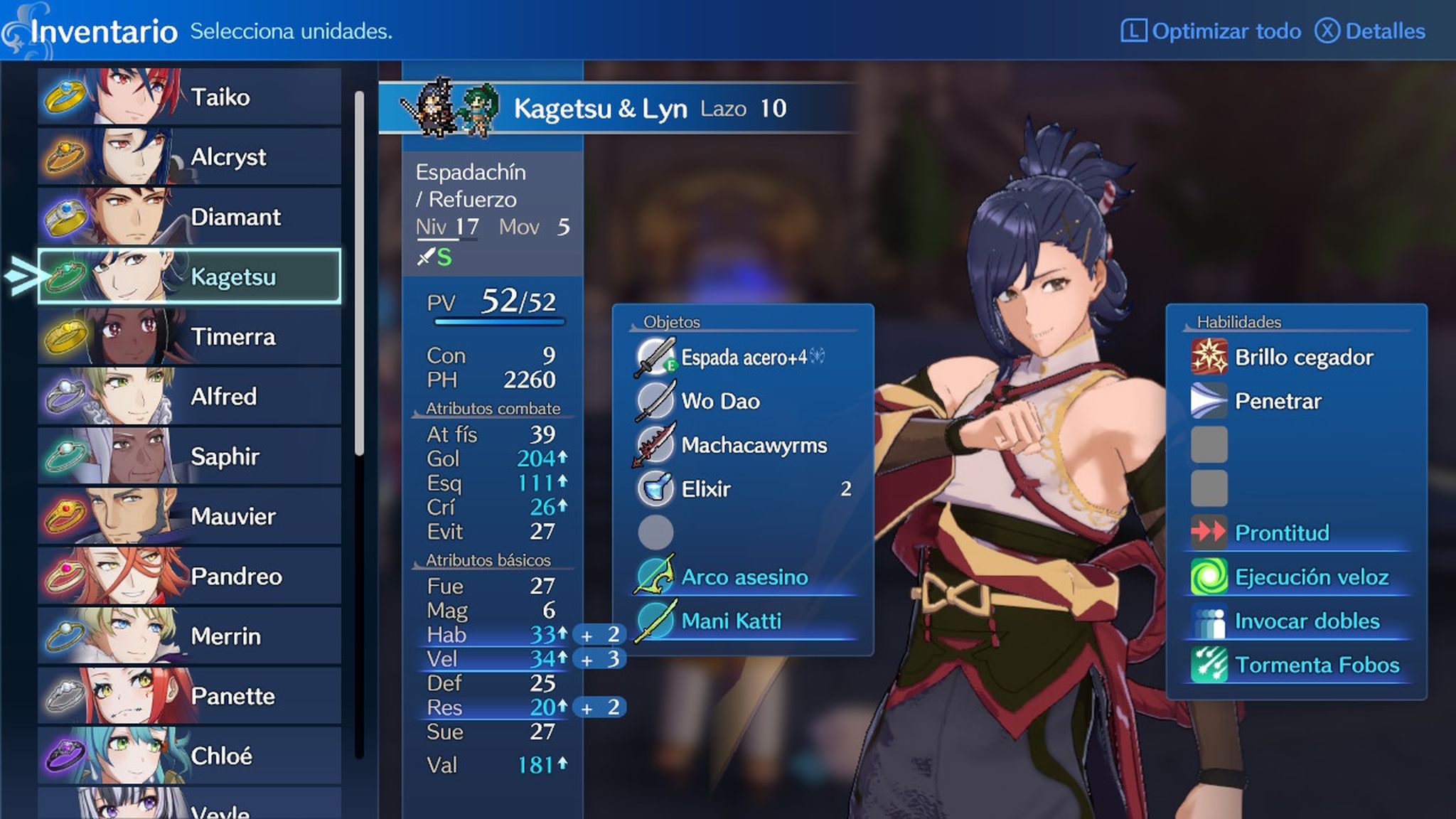Click the Penetrar skill icon
The width and height of the screenshot is (1456, 819).
point(1208,401)
